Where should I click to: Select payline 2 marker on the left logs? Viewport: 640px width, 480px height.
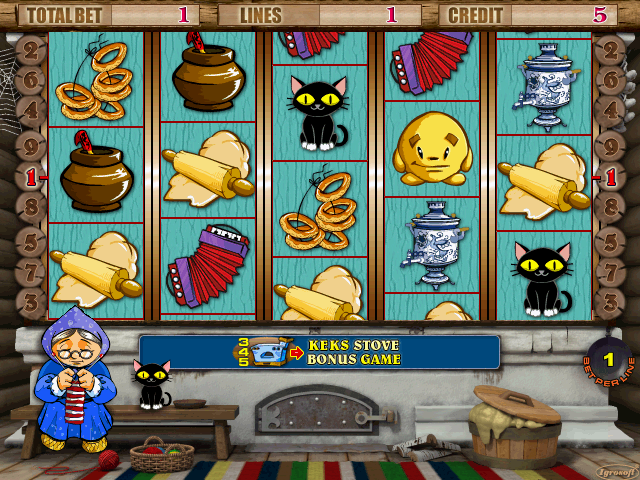click(x=31, y=49)
